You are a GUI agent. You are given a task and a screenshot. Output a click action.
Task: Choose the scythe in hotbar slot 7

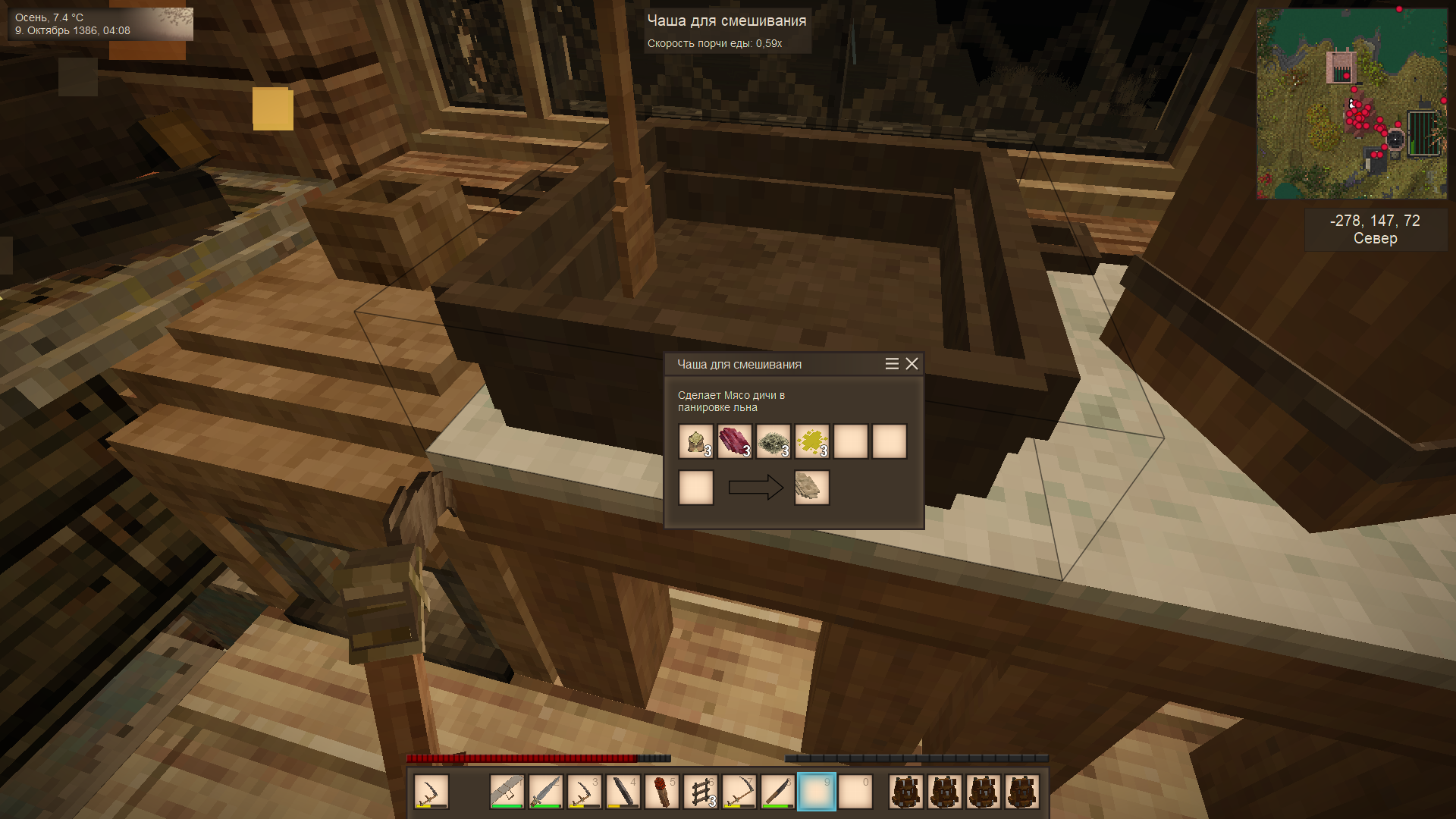point(739,792)
